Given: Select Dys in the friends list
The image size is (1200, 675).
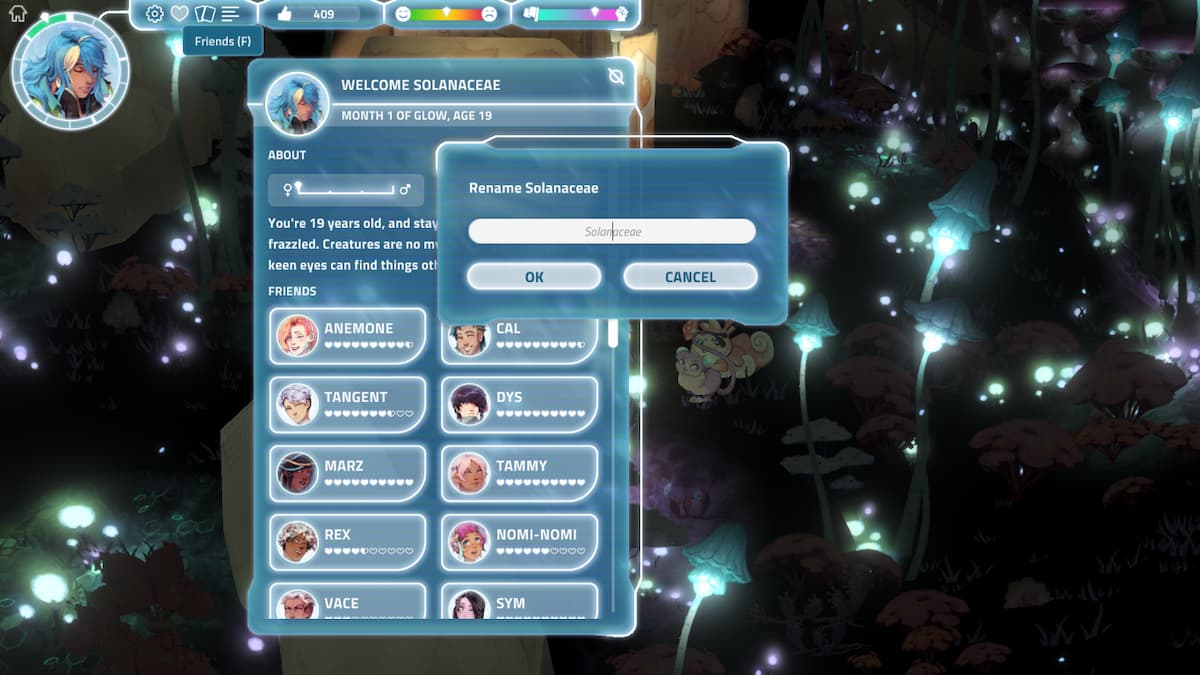Looking at the screenshot, I should pos(519,404).
